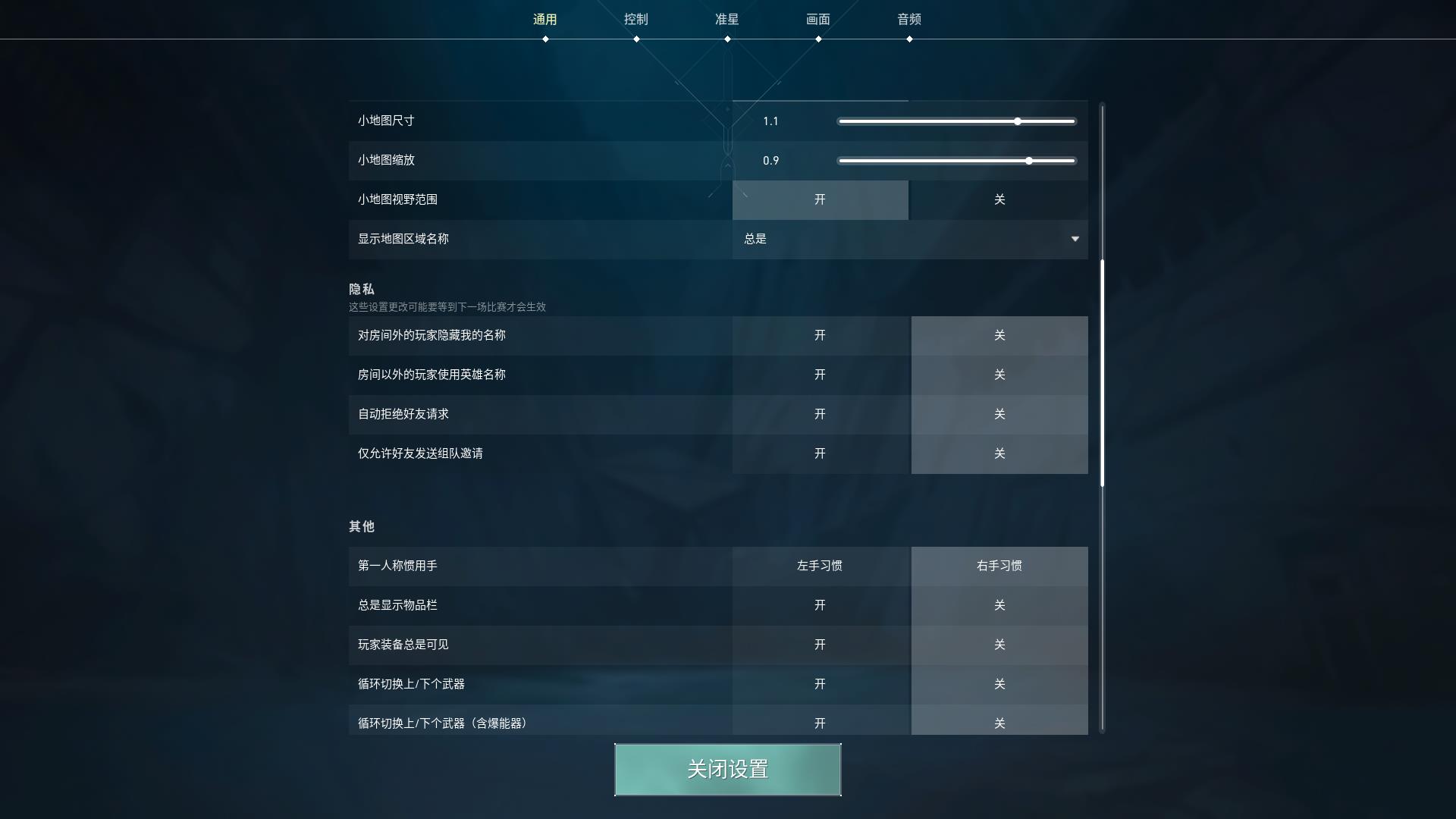This screenshot has width=1456, height=819.
Task: Switch to the 控制 tab
Action: [637, 19]
